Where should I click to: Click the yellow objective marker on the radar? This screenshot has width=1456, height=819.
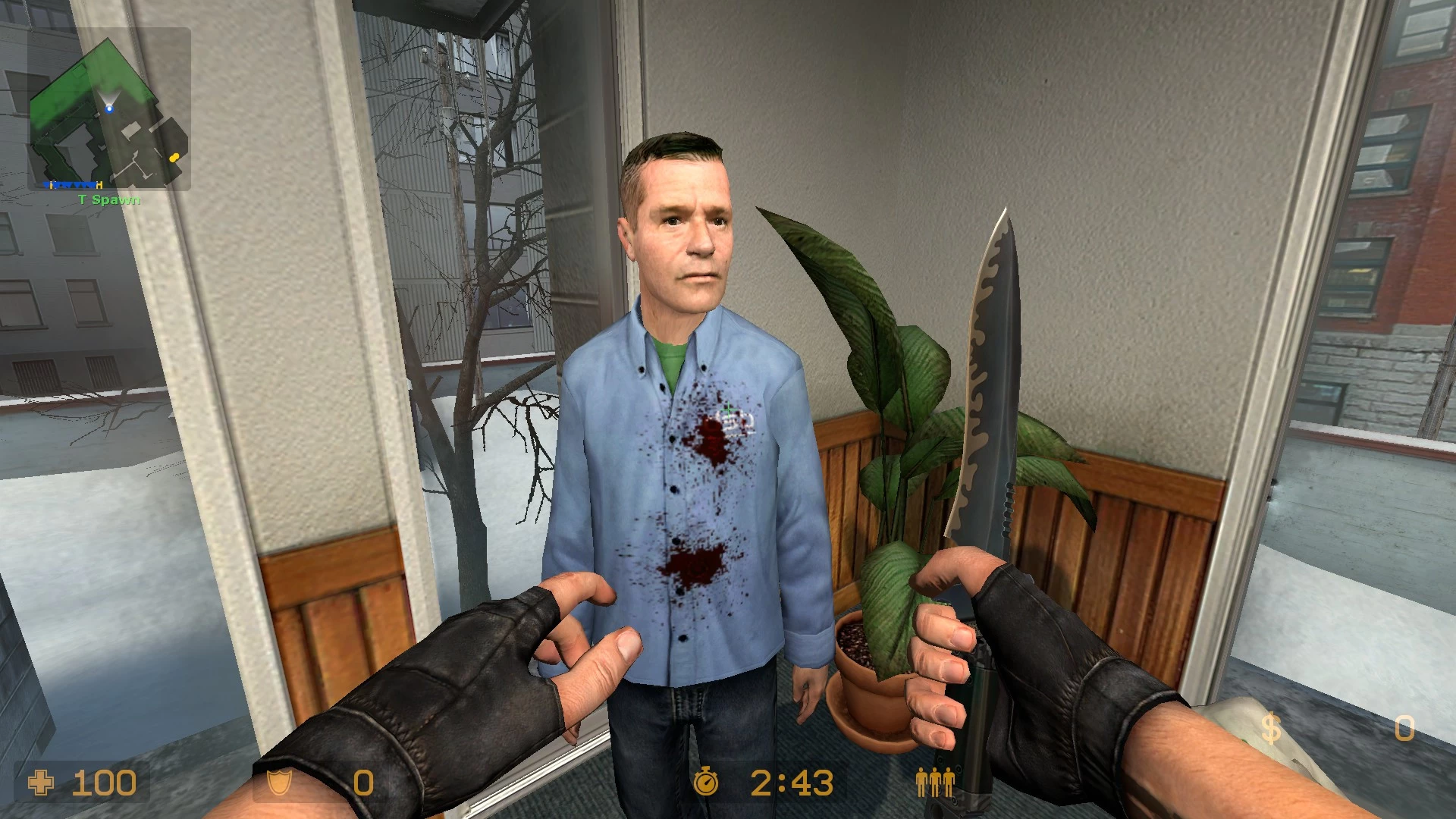(174, 158)
